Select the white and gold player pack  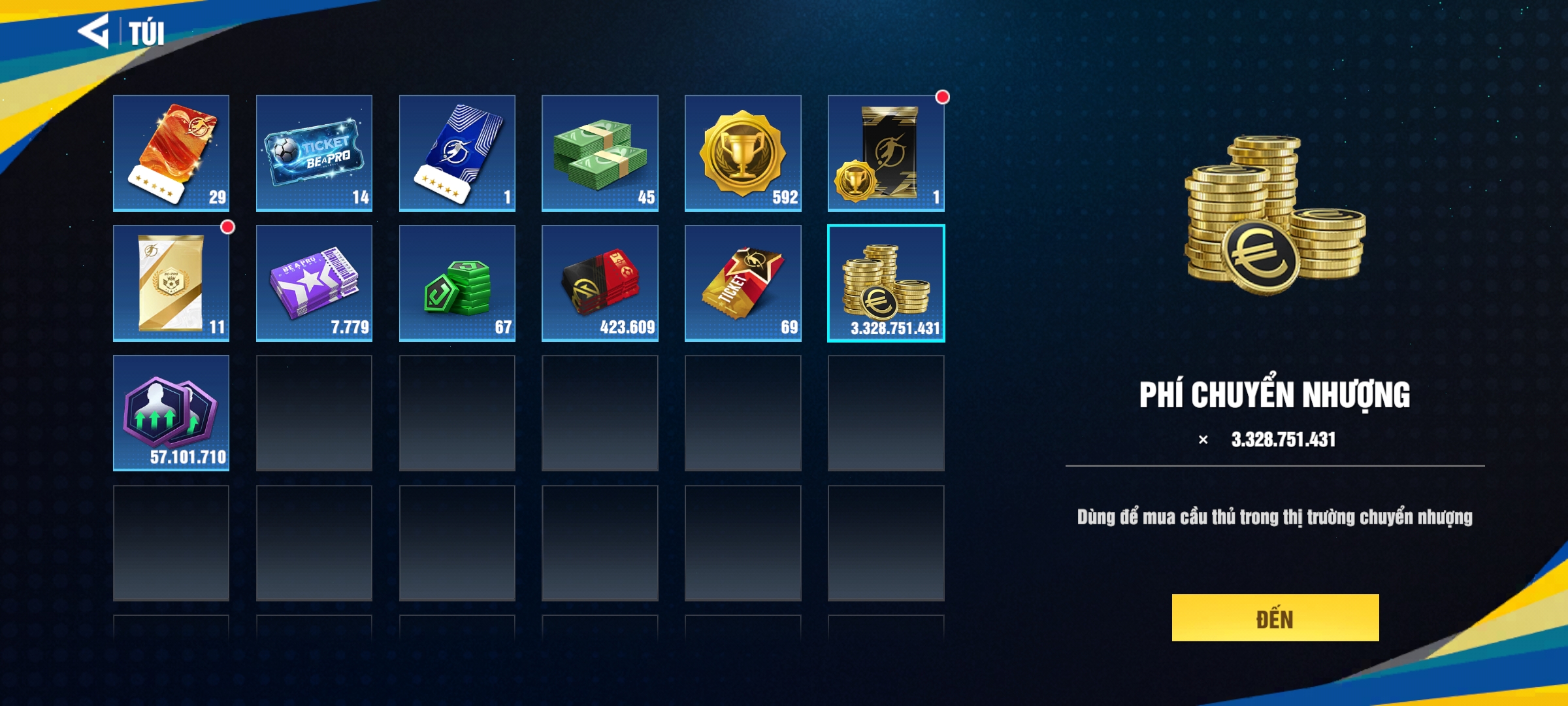click(x=171, y=283)
